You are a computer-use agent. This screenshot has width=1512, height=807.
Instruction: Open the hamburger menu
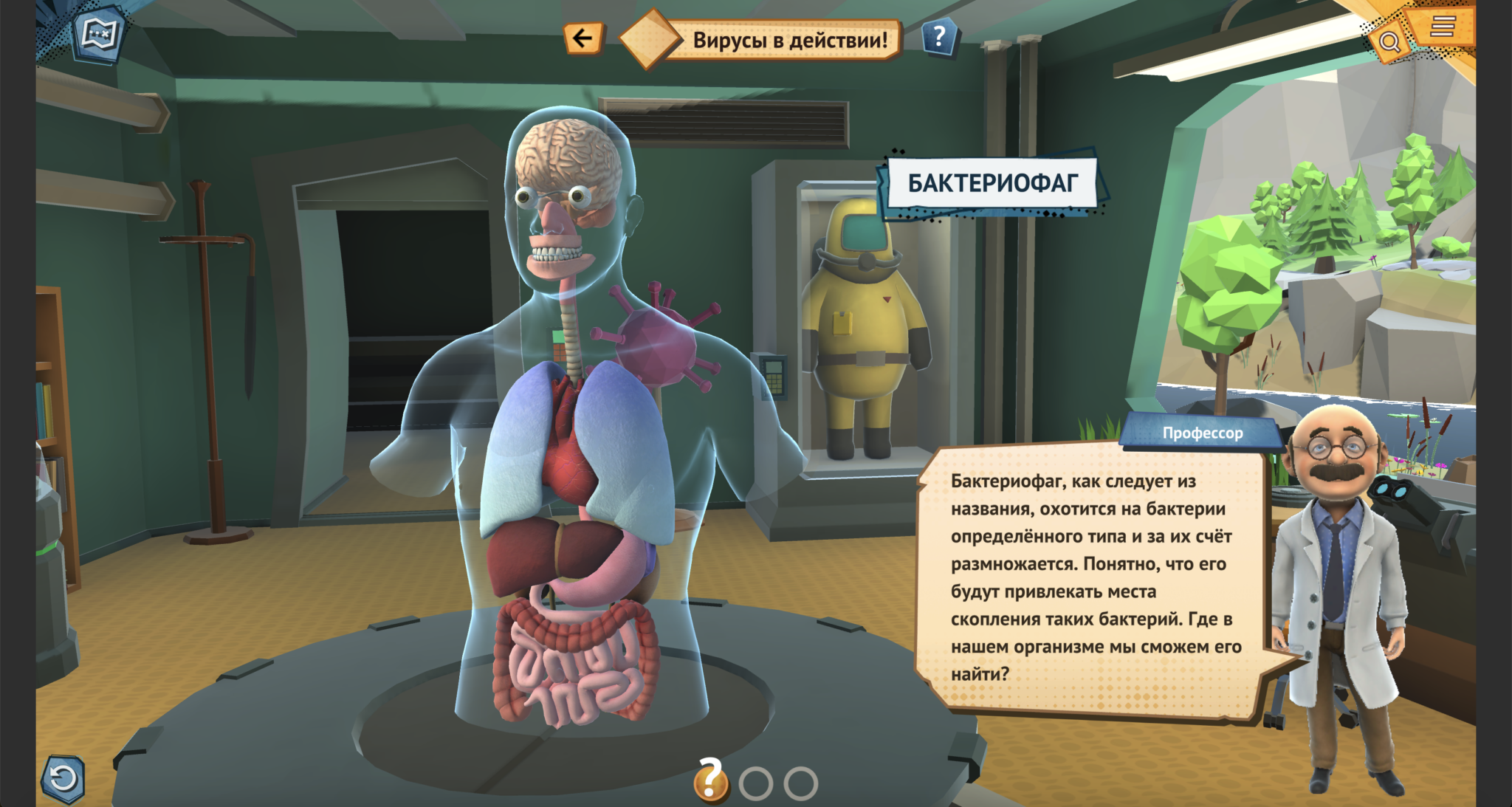(1442, 27)
